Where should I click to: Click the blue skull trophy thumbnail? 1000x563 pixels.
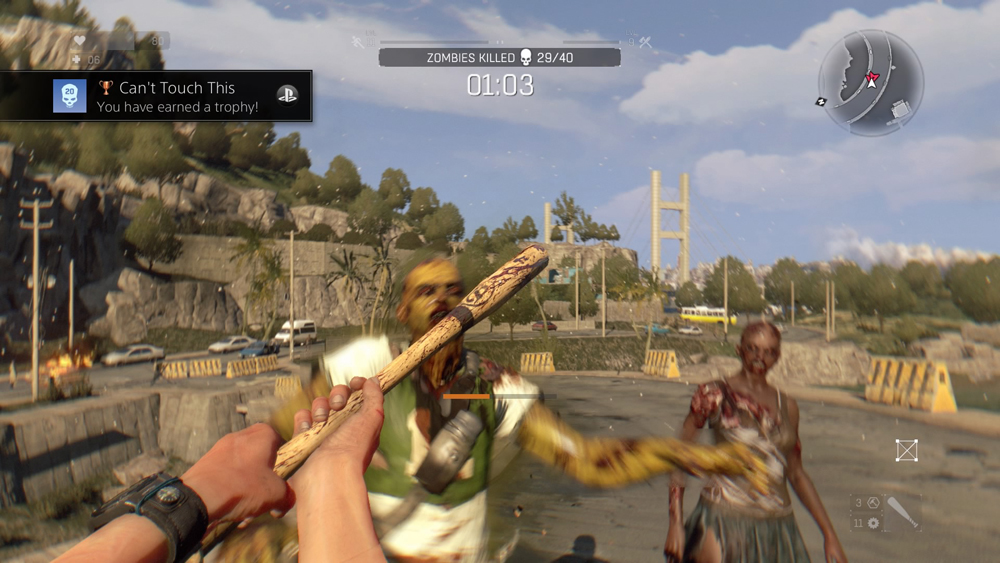[x=70, y=96]
